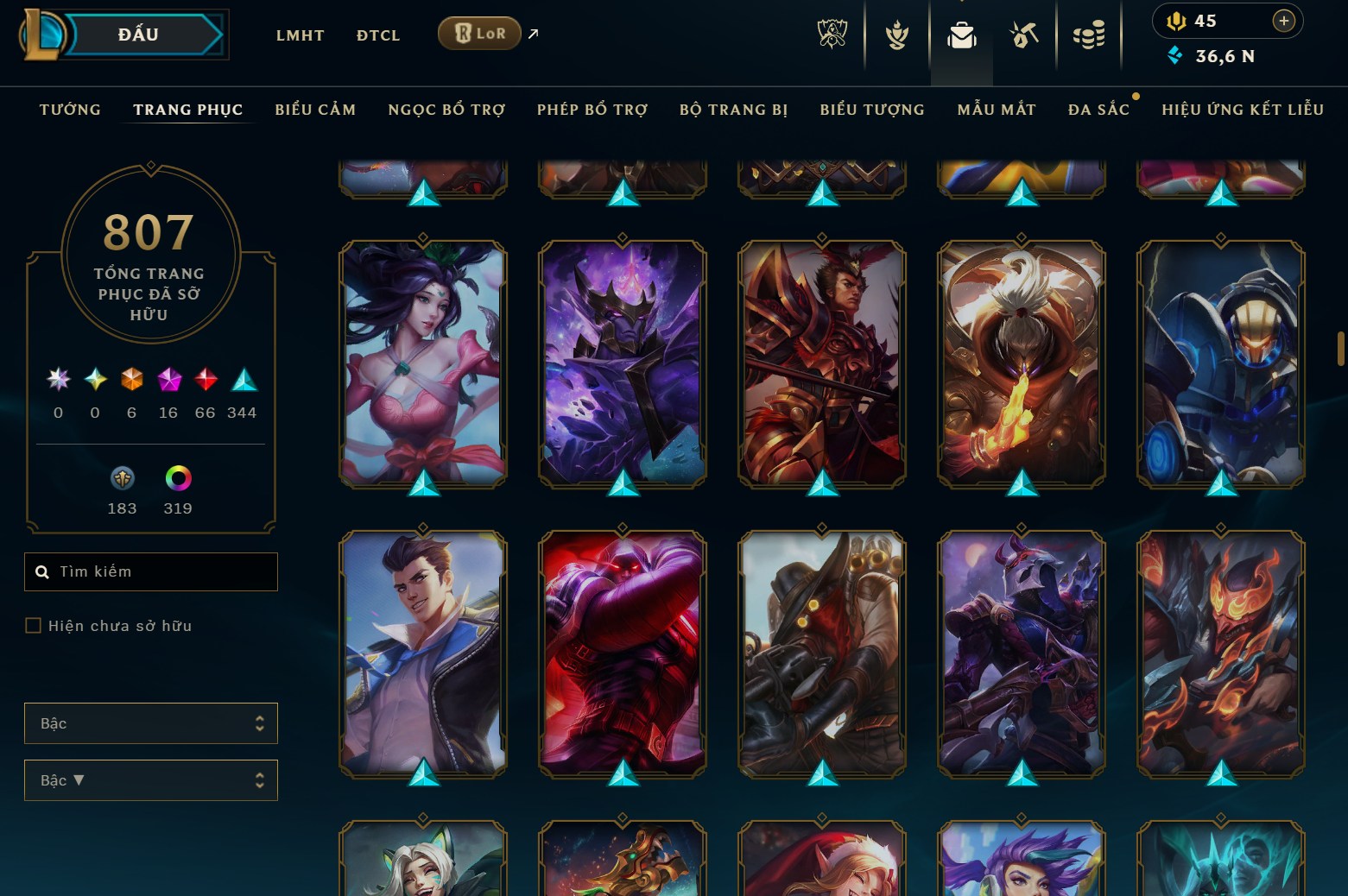Click the chroma color wheel showing 319
The image size is (1348, 896).
[x=177, y=479]
